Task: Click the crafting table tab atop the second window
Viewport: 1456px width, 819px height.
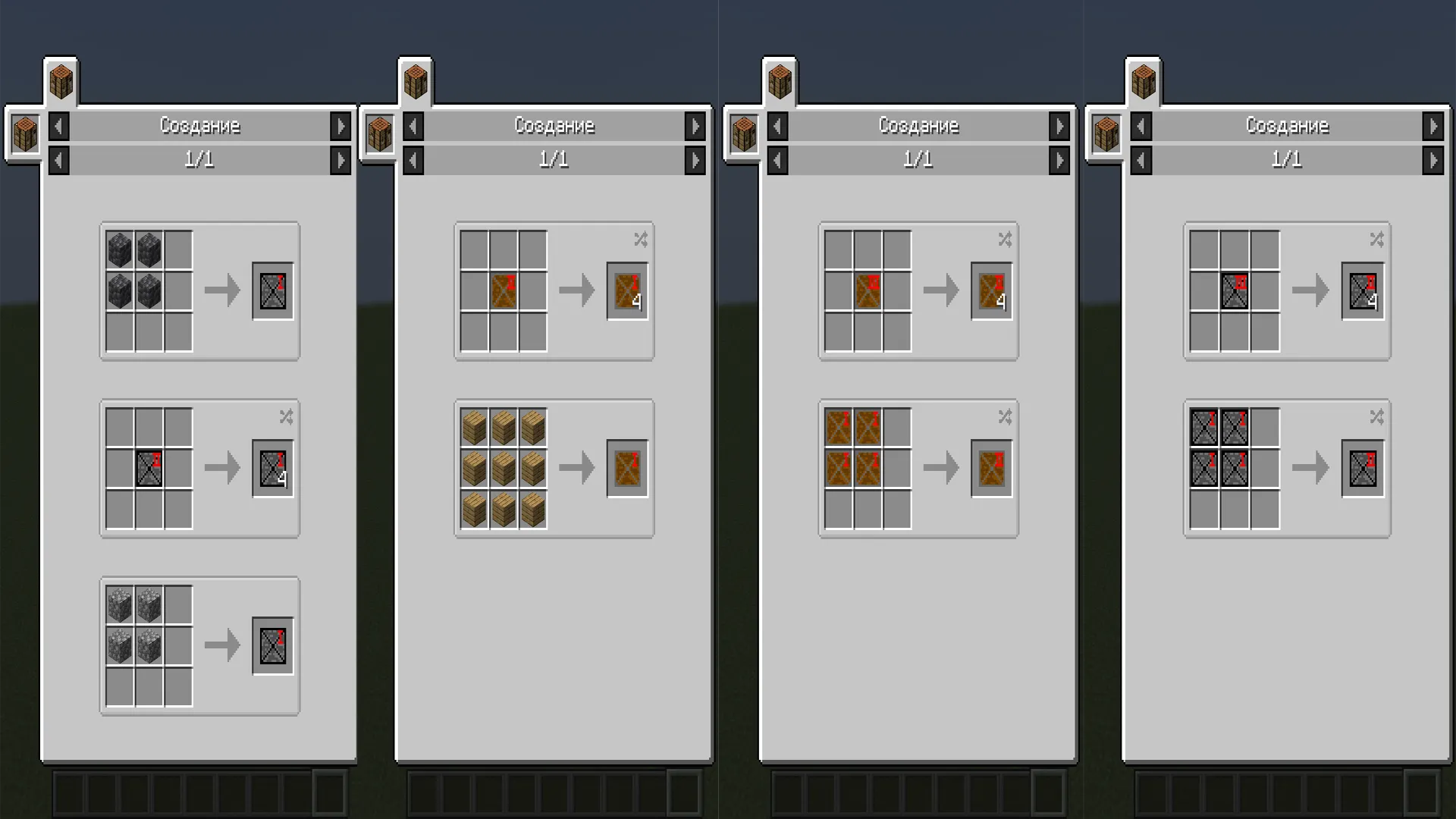Action: (417, 81)
